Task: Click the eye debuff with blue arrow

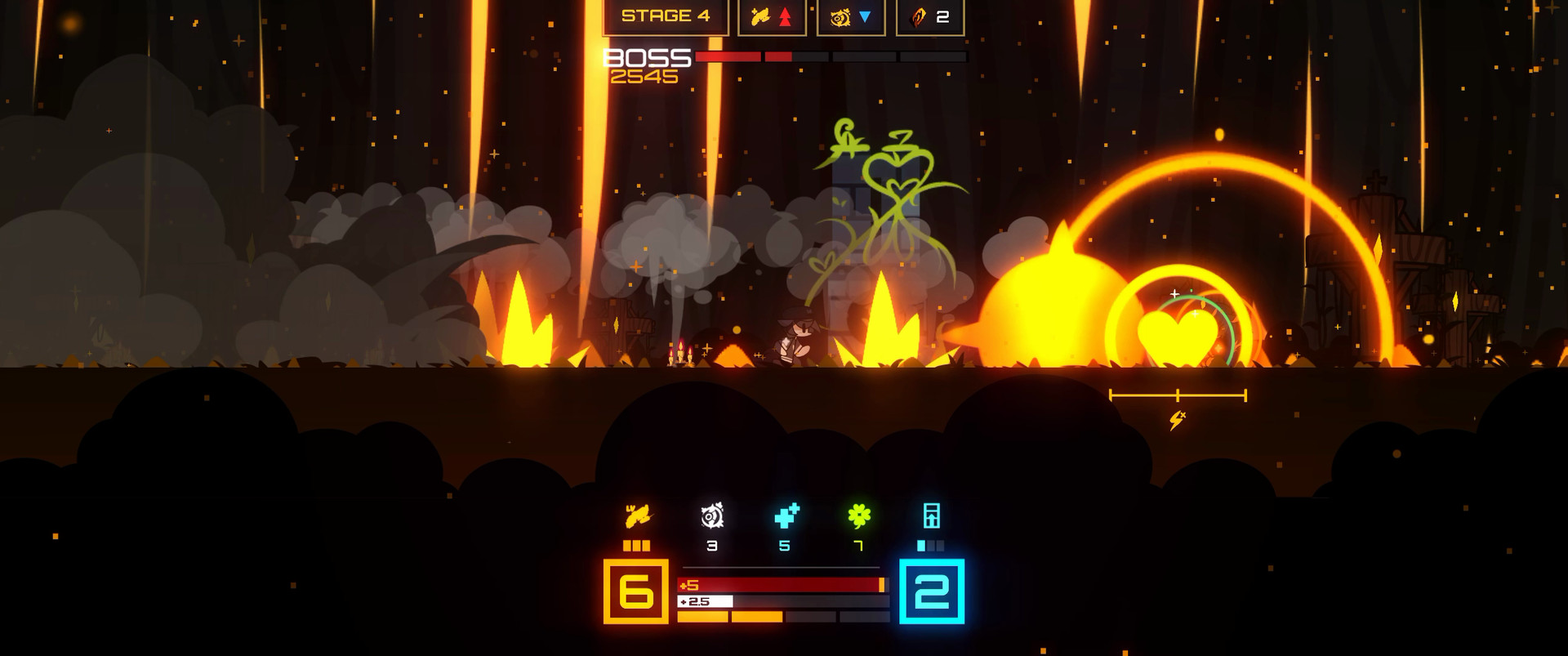Action: tap(851, 17)
